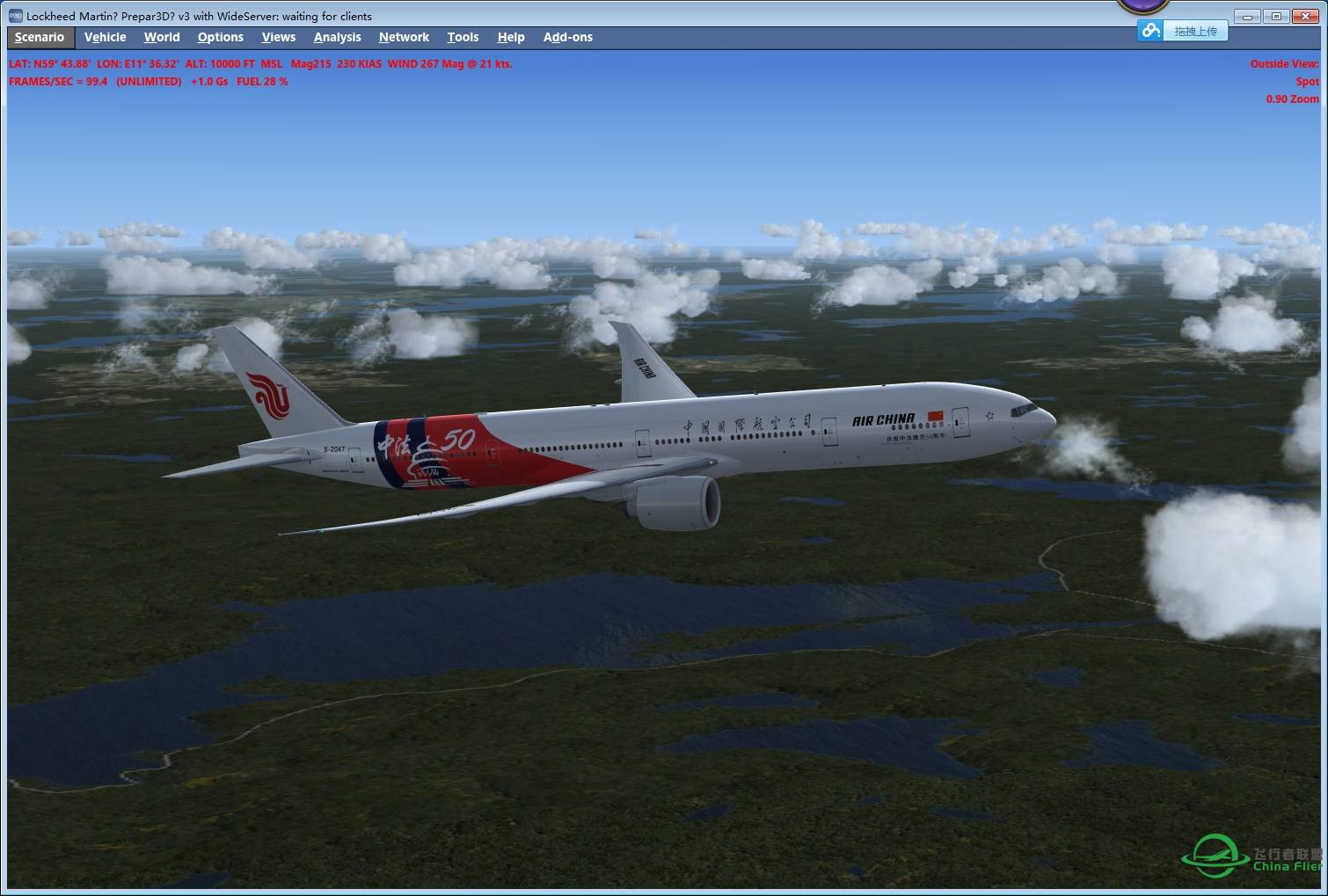The height and width of the screenshot is (896, 1328).
Task: Open the Help menu
Action: [x=510, y=37]
